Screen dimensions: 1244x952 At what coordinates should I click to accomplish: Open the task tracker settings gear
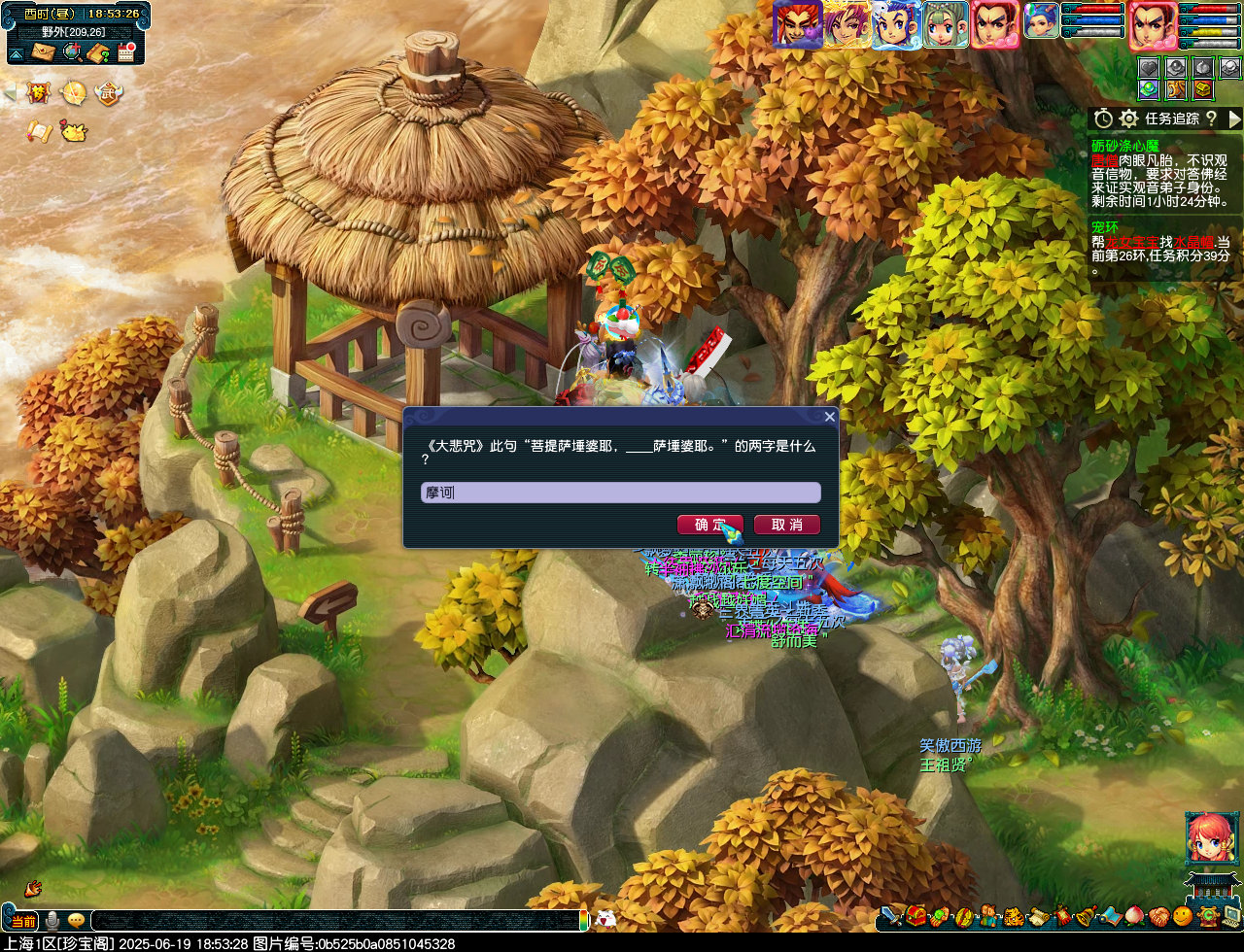(1128, 119)
